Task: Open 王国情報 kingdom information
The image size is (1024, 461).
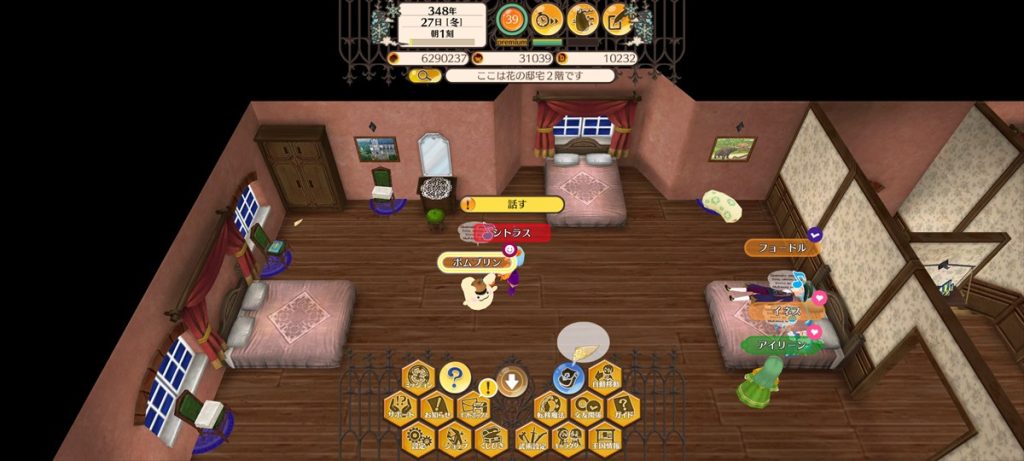Action: tap(603, 436)
